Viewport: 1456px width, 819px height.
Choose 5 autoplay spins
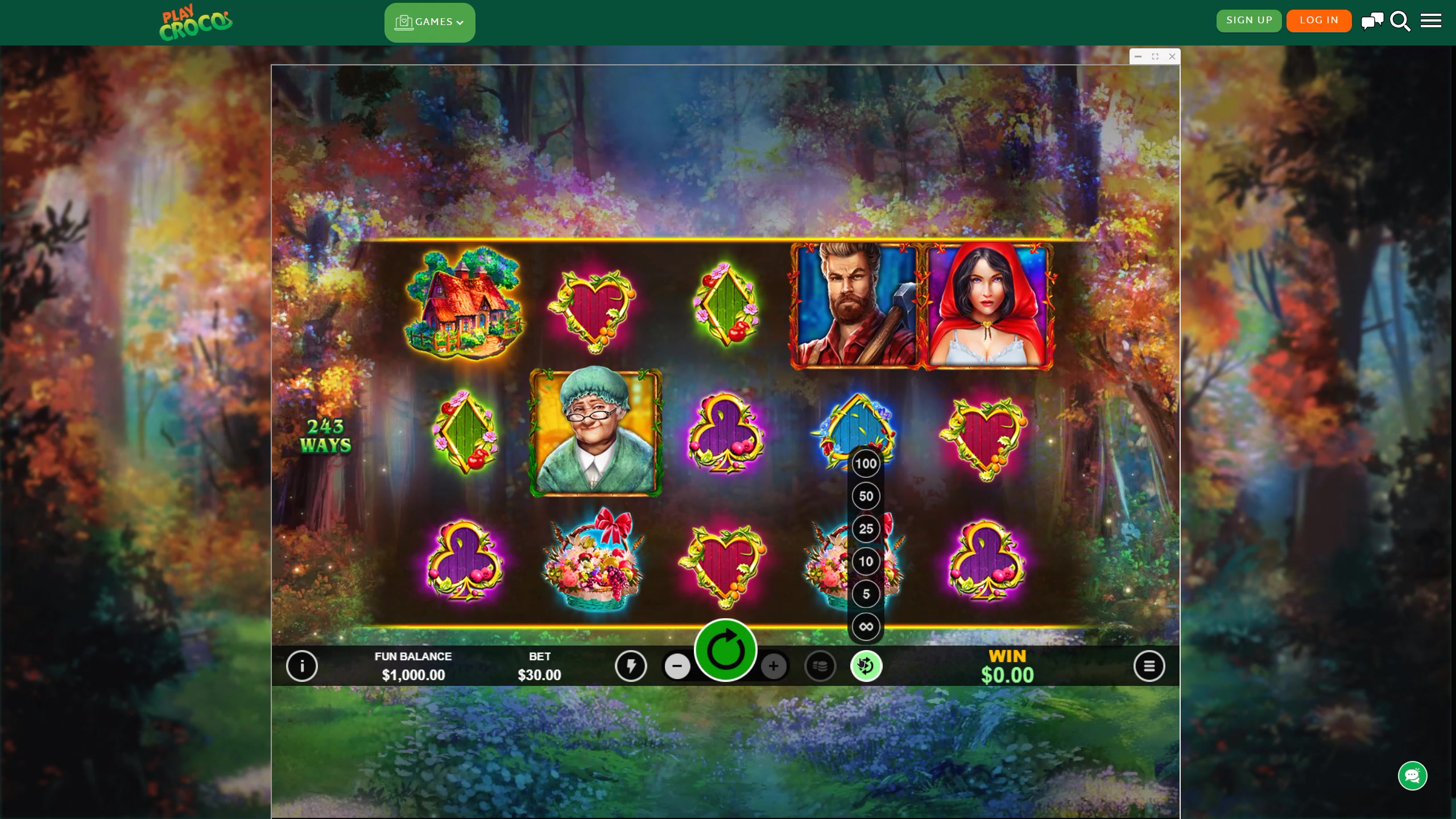click(x=866, y=594)
